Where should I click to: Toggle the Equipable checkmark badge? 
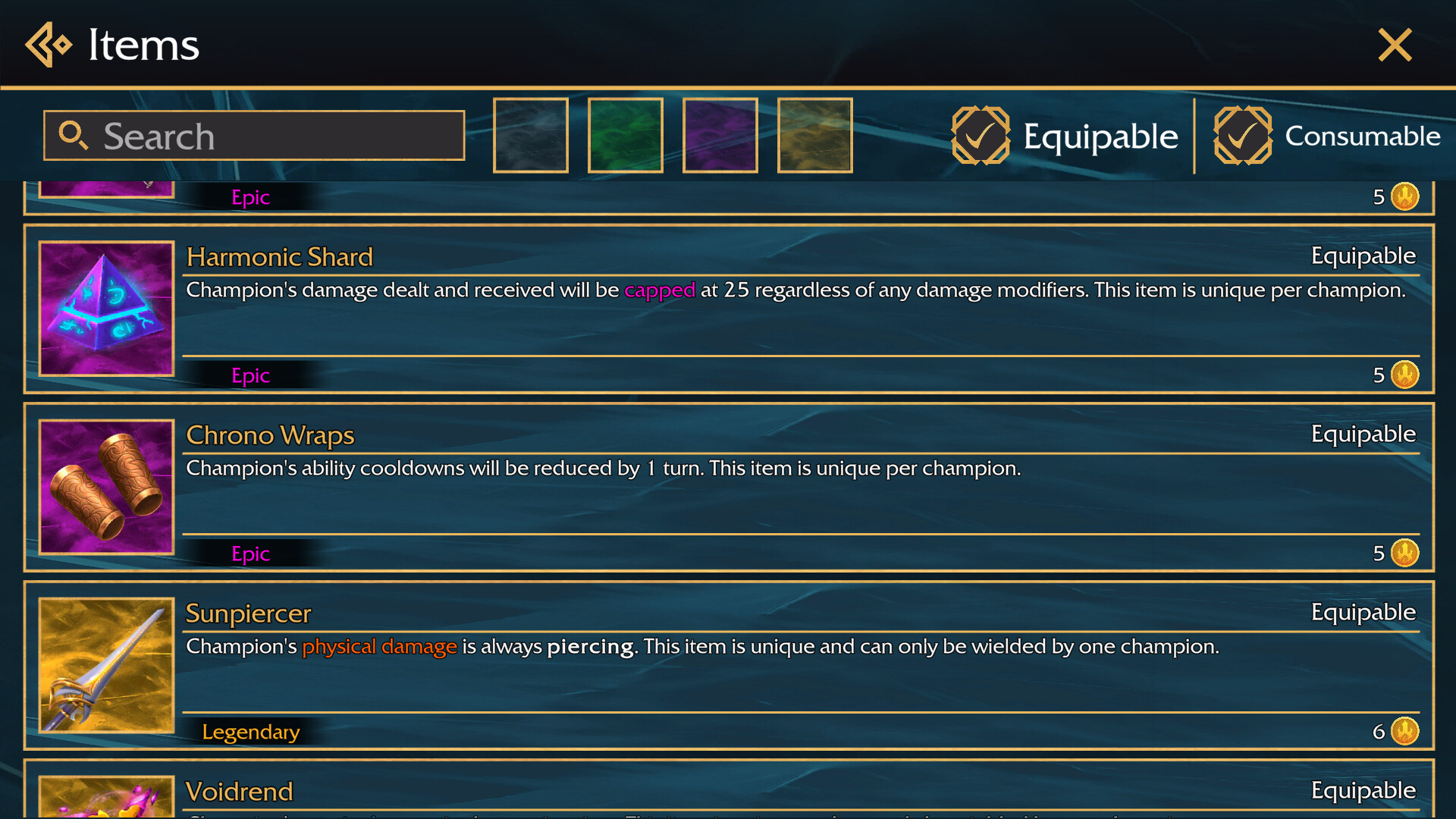coord(981,136)
